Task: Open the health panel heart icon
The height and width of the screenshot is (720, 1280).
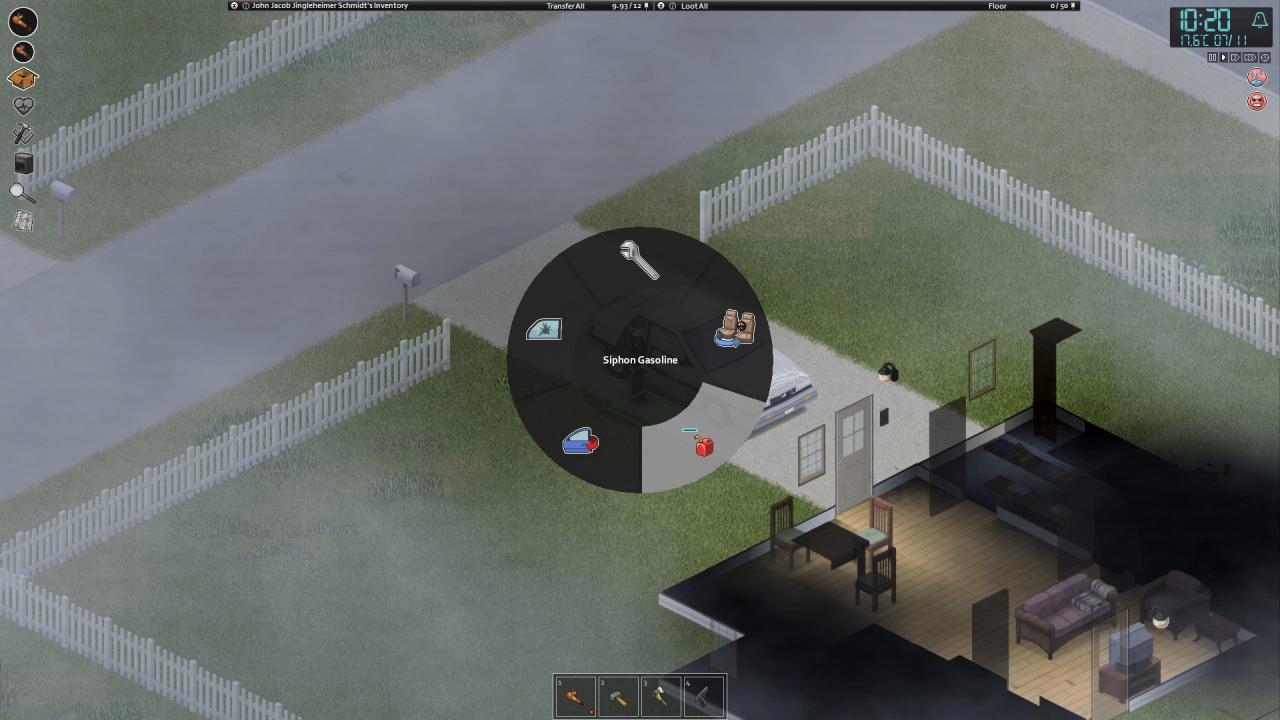Action: [x=23, y=106]
